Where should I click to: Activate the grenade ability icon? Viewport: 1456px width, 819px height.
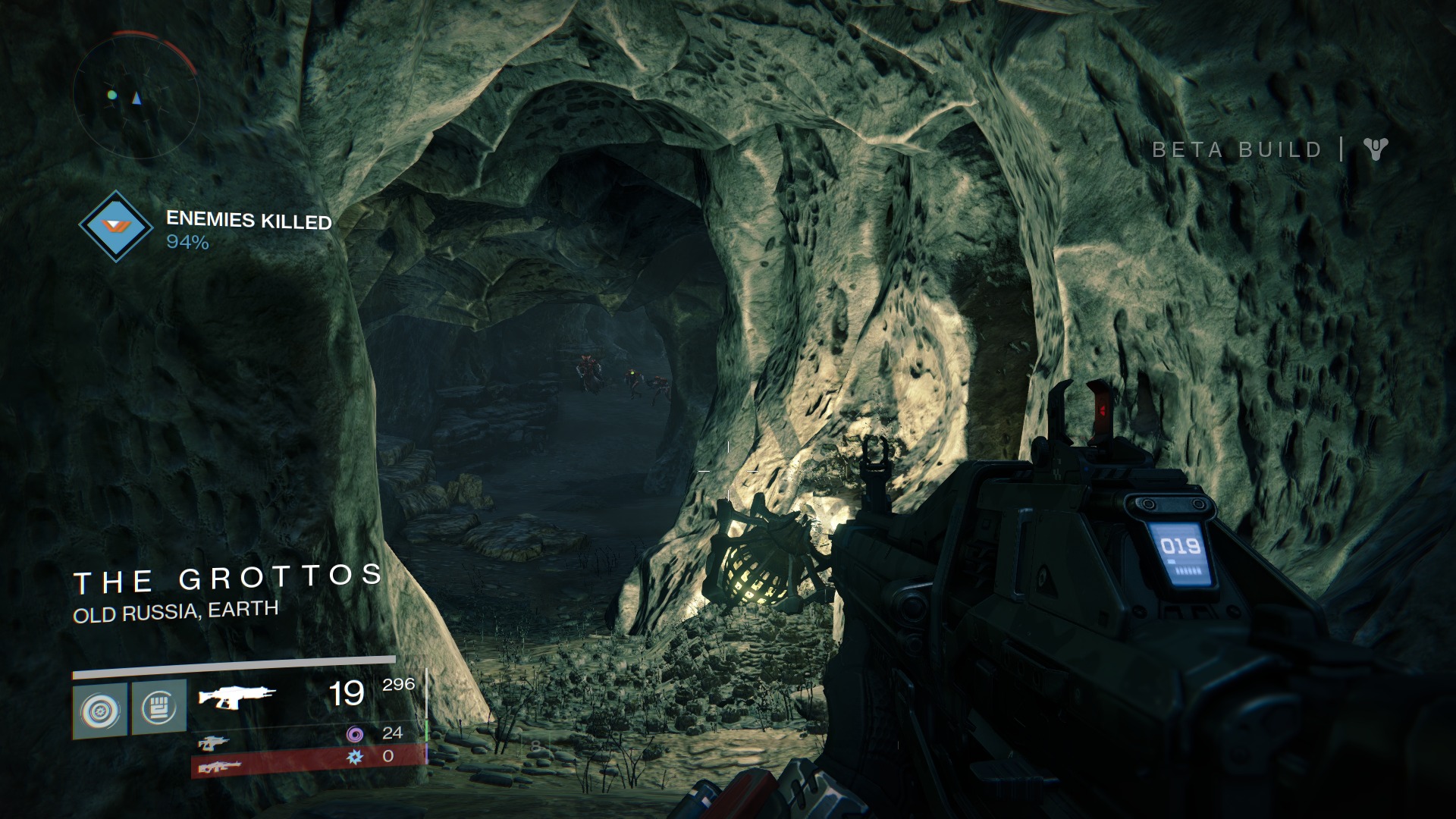(100, 709)
